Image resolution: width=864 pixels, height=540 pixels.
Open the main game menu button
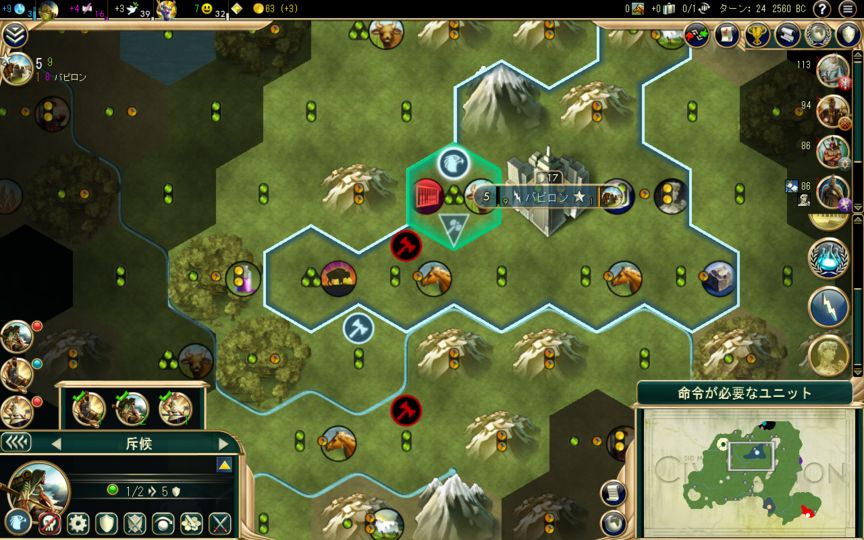coord(850,9)
